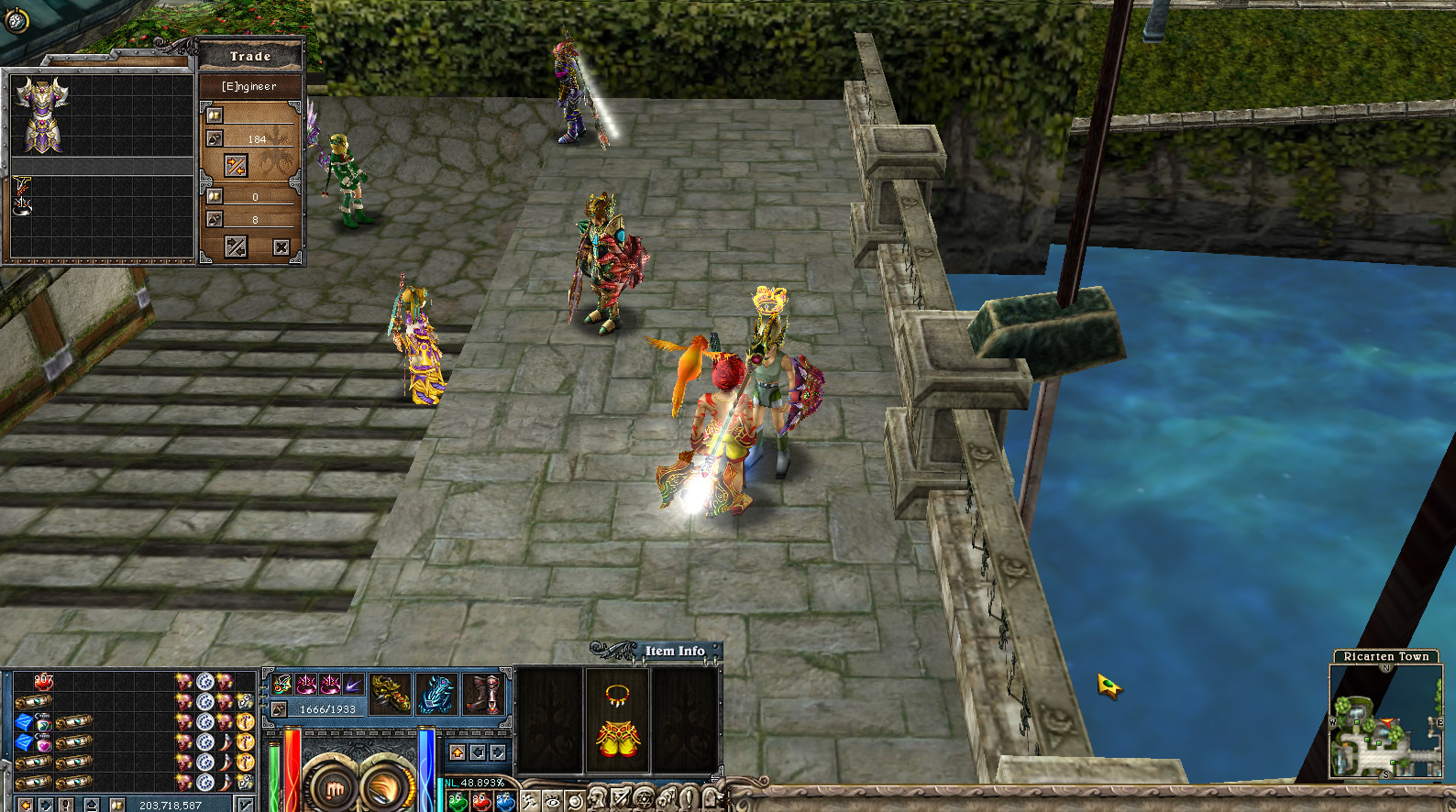
Task: Click the green stamina potion quick slot
Action: [x=456, y=803]
